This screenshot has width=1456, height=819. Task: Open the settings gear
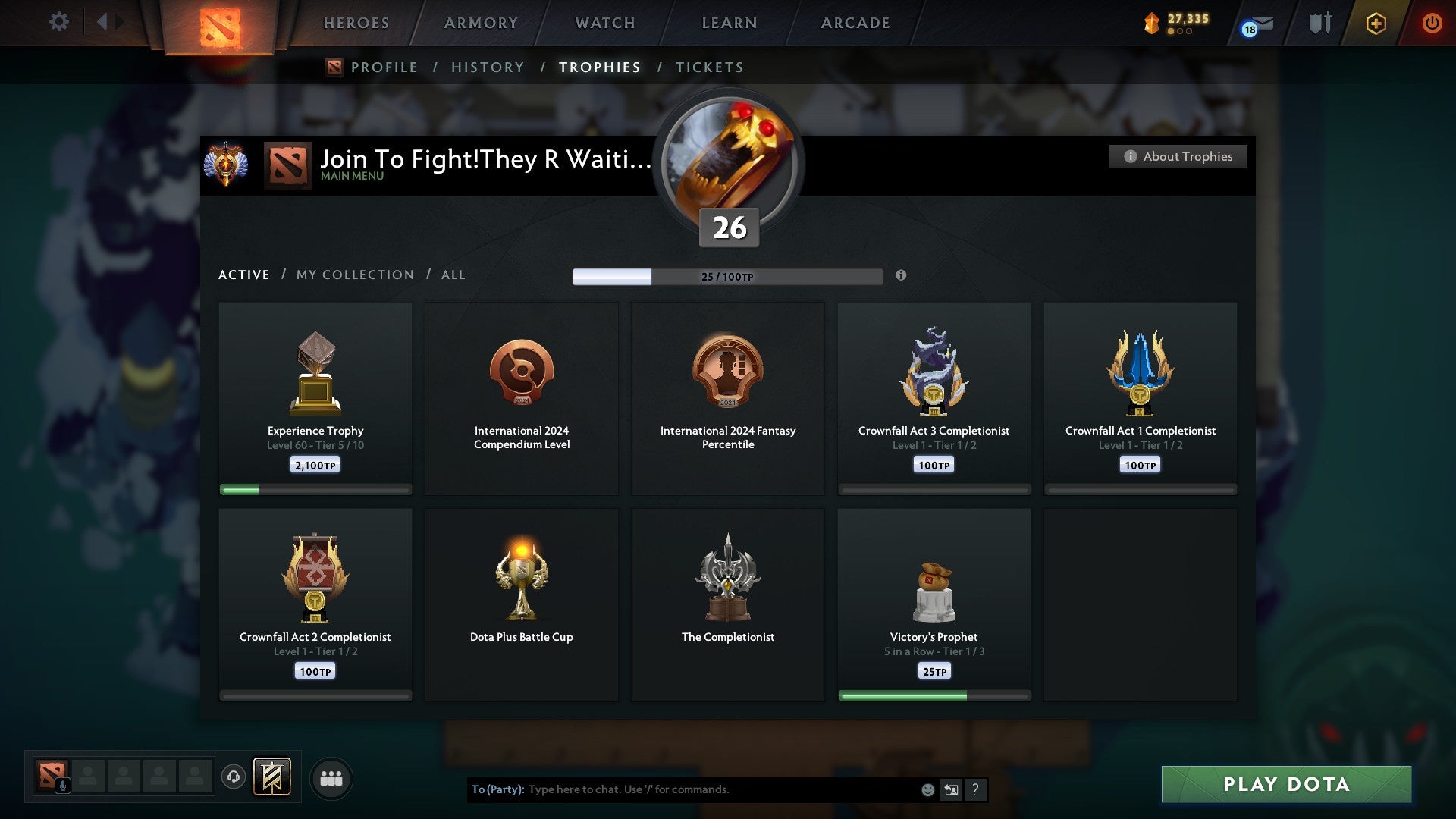[x=58, y=22]
